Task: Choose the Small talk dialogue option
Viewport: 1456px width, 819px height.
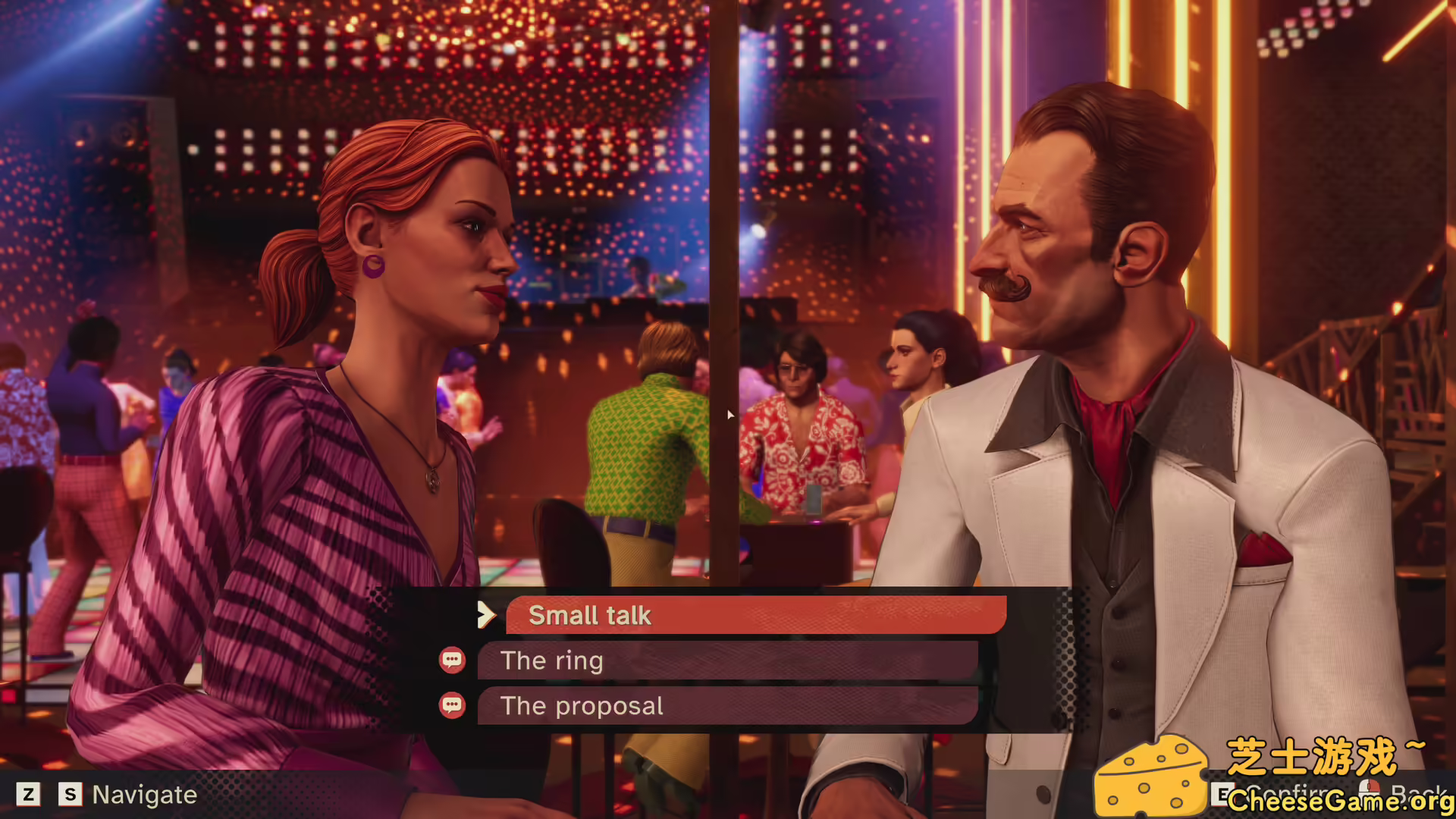Action: (x=755, y=615)
